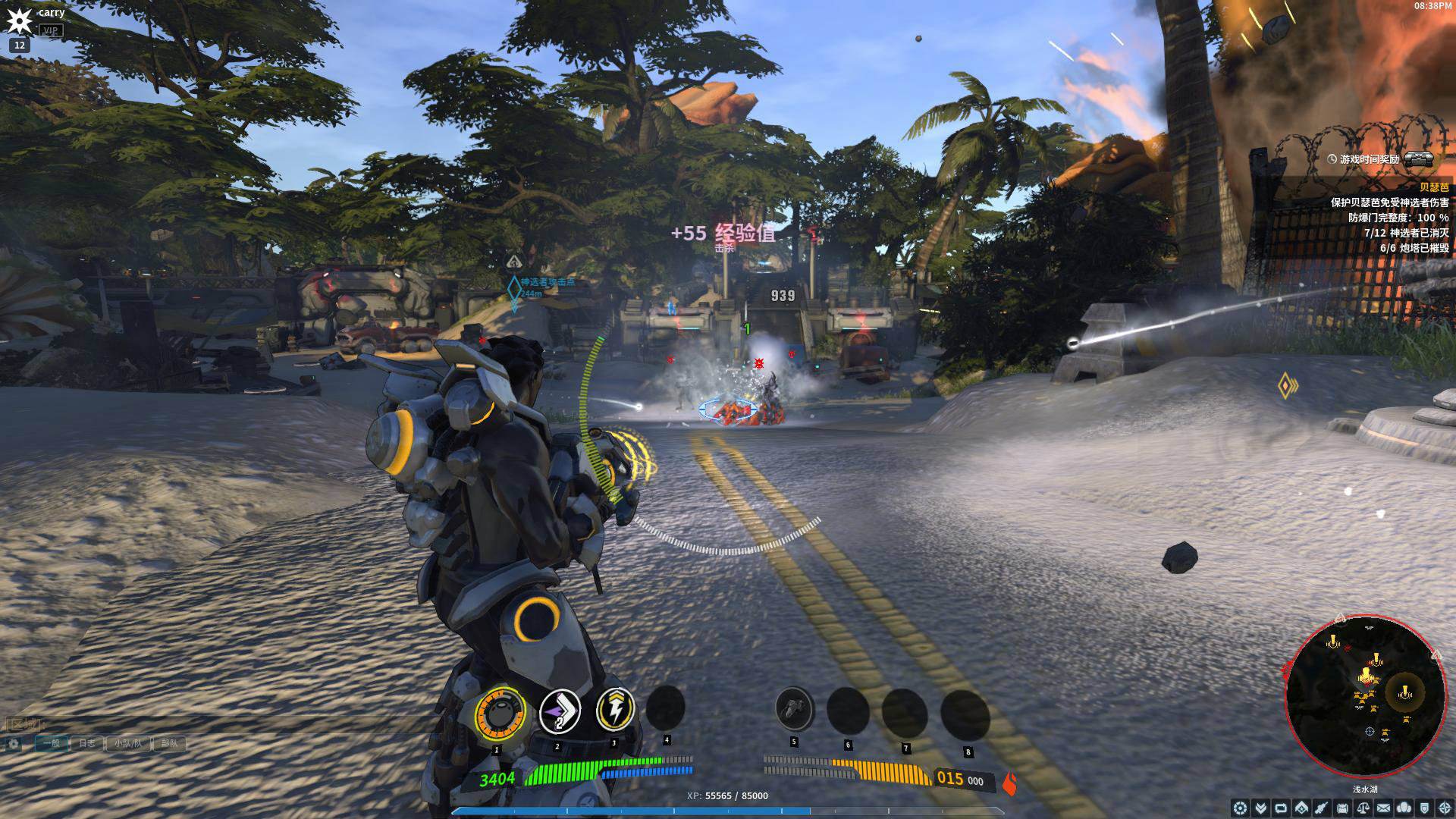Open the gear settings icon in bottom toolbar
Viewport: 1456px width, 819px height.
1241,808
